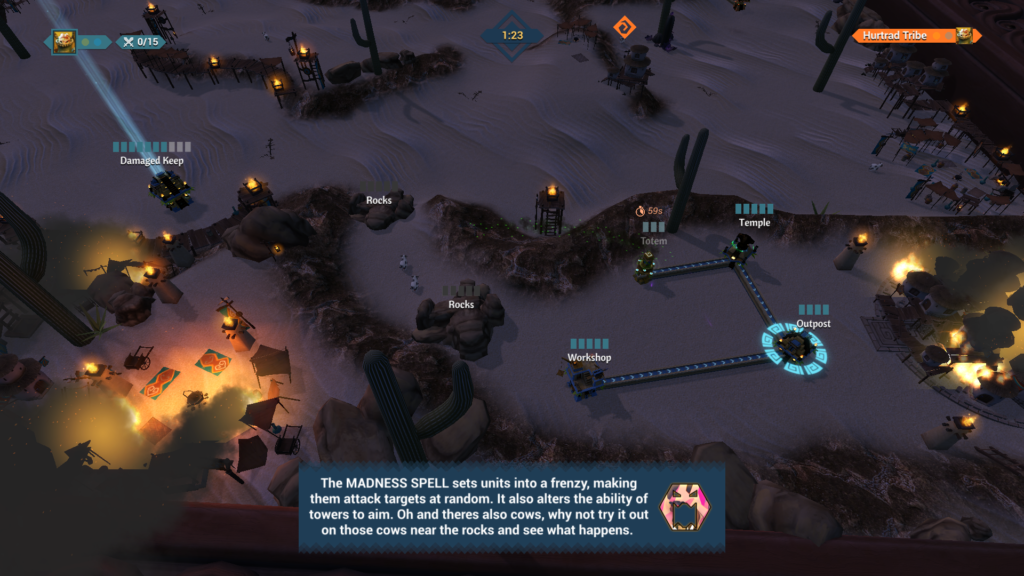Click the orange diamond spell icon
Viewport: 1024px width, 576px height.
626,26
